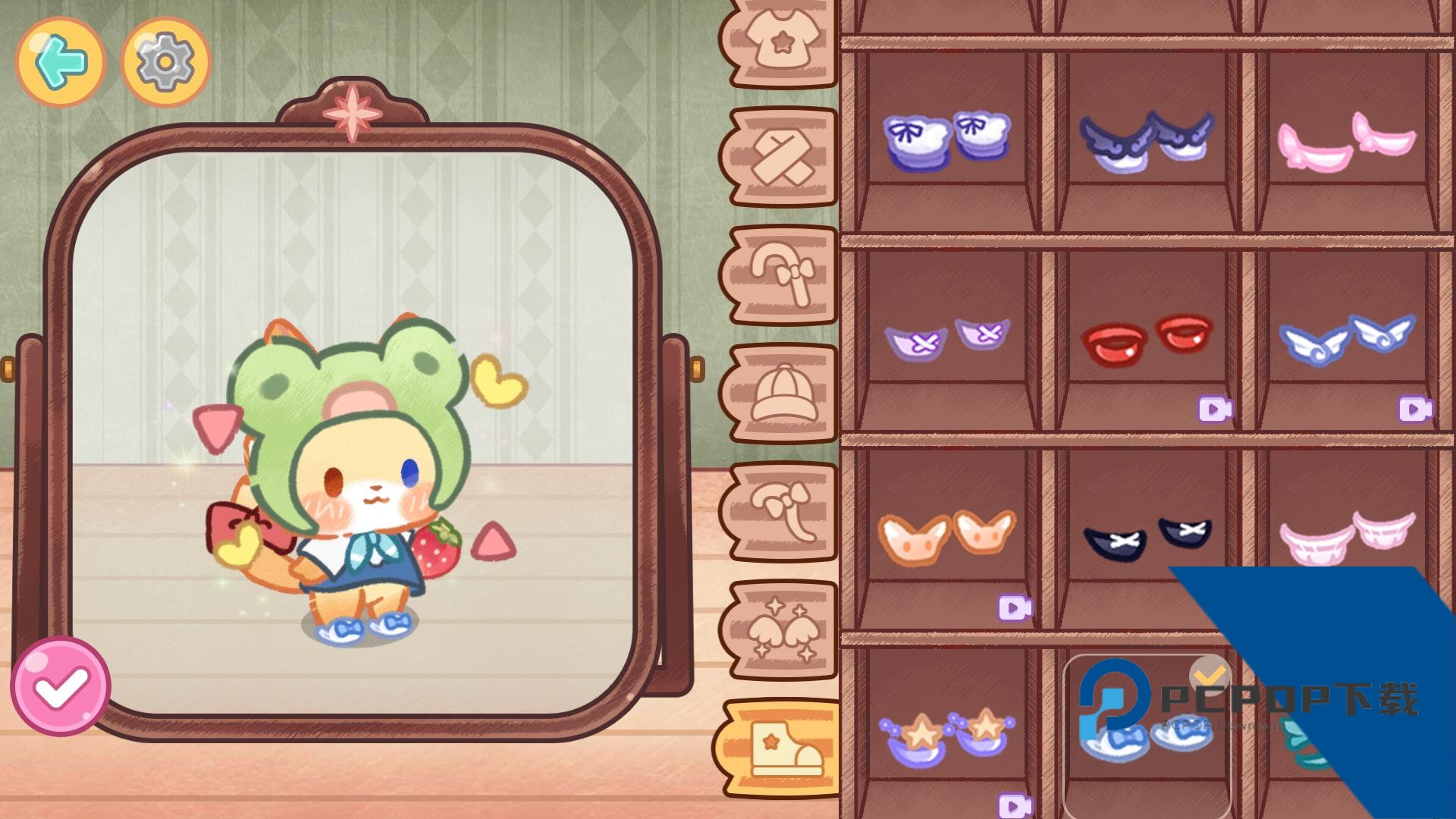Switch to the shirt clothing tab
Image resolution: width=1456 pixels, height=819 pixels.
781,42
